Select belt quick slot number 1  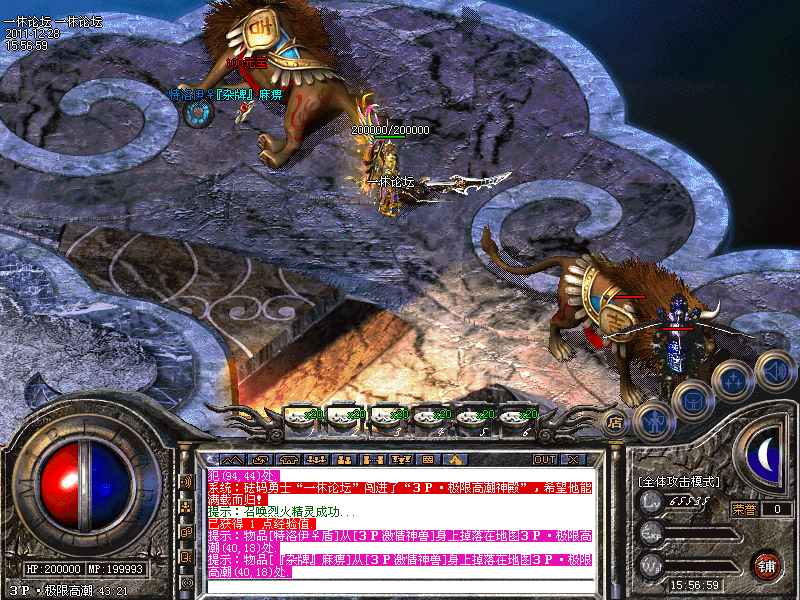click(x=299, y=414)
